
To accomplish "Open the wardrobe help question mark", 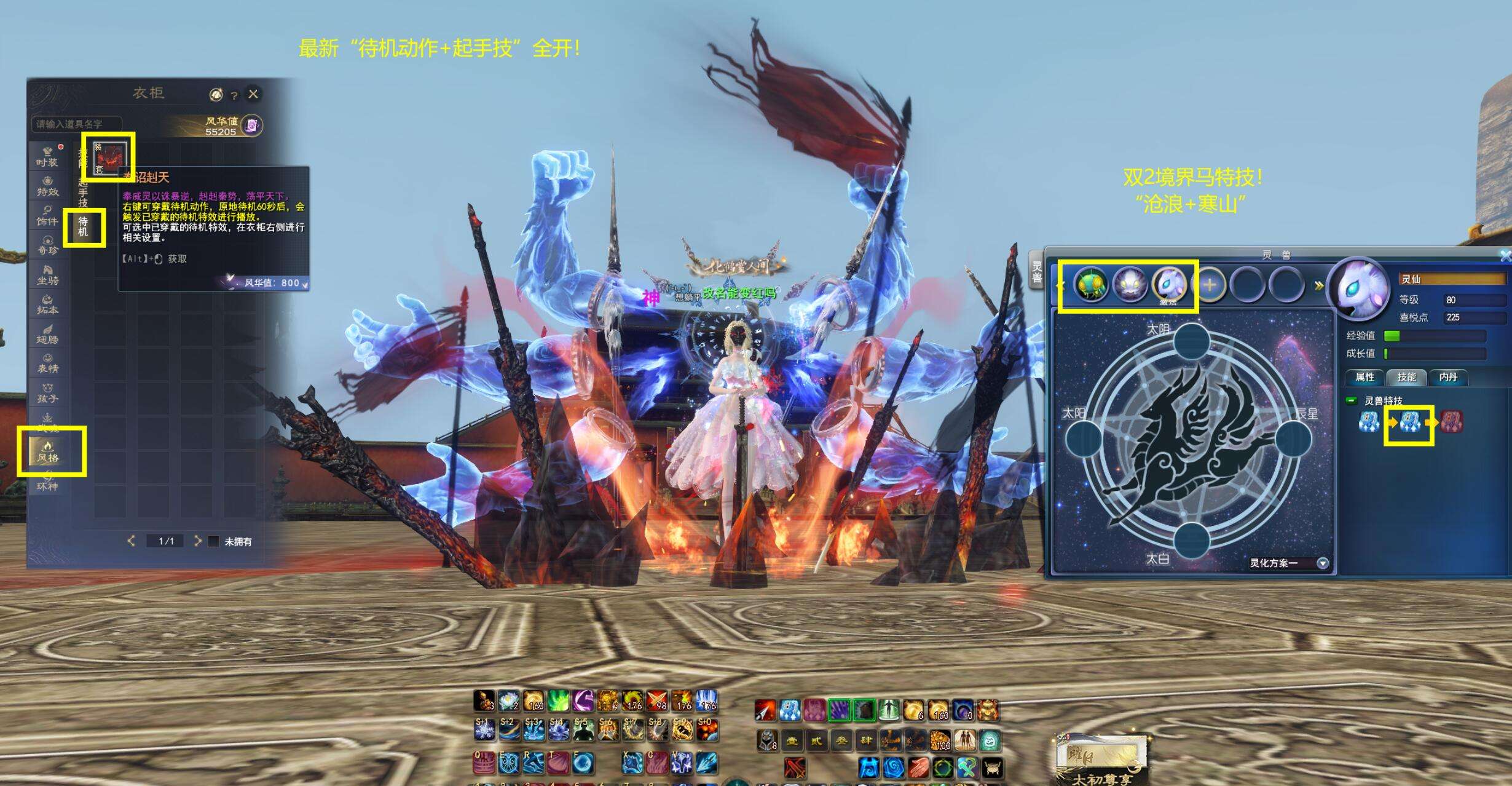I will (234, 95).
